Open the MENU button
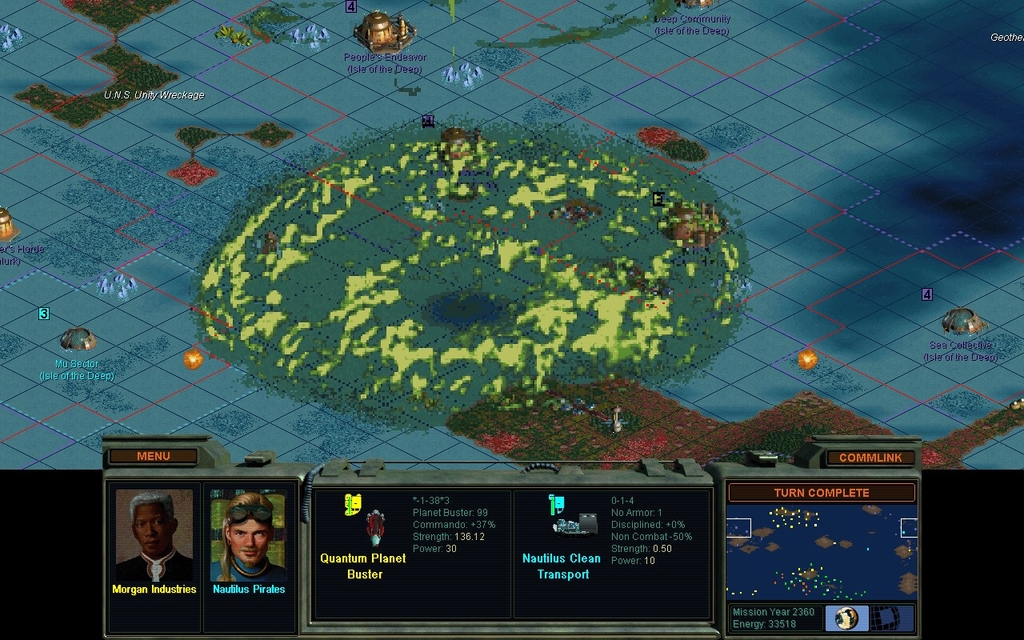 tap(153, 456)
